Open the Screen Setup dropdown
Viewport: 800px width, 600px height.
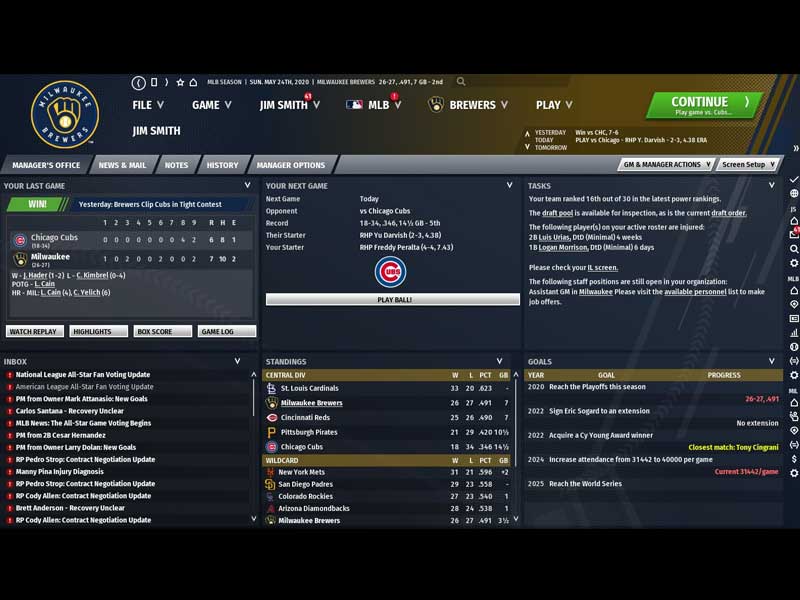pyautogui.click(x=747, y=164)
